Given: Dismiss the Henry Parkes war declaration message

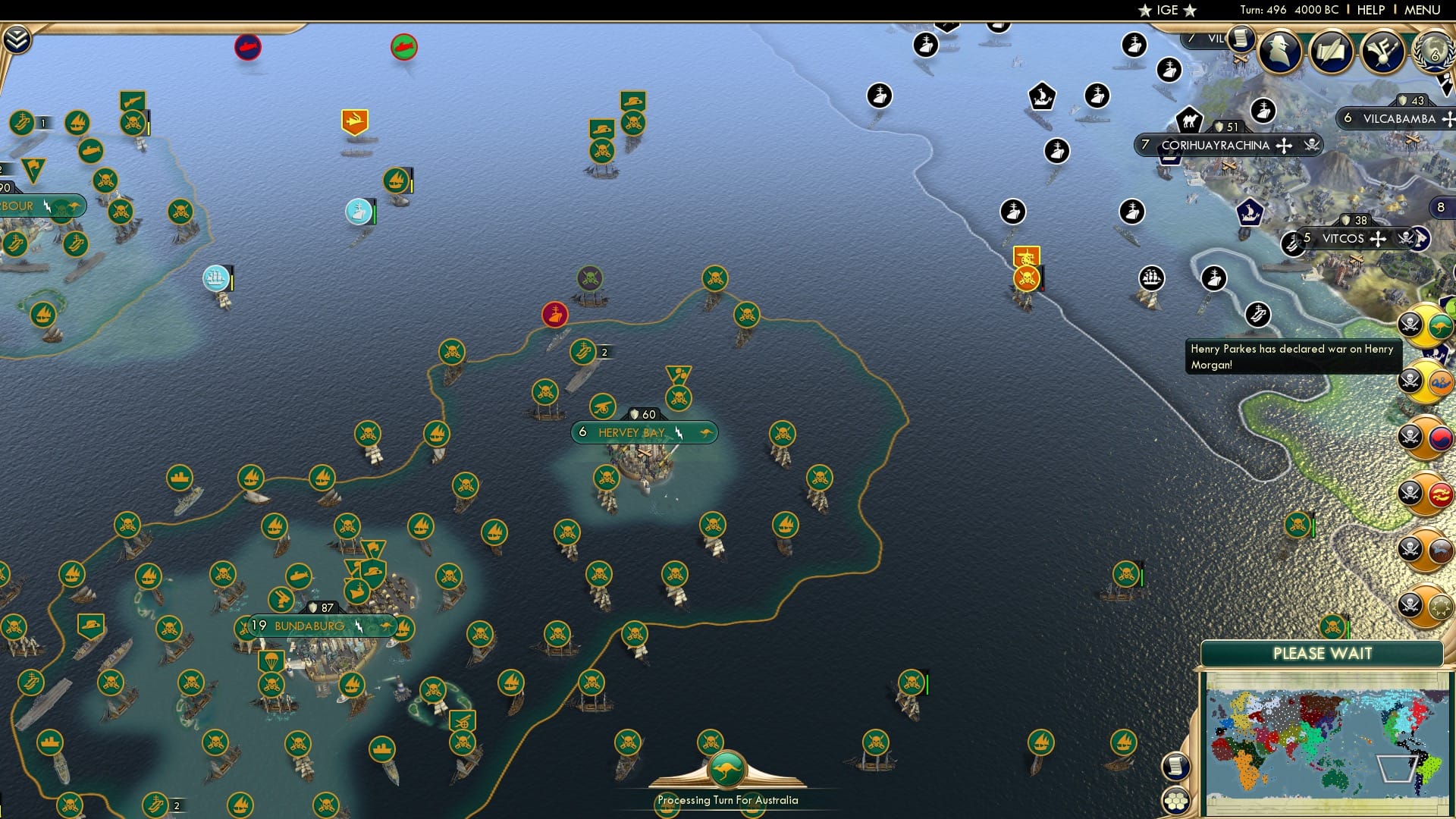Looking at the screenshot, I should pyautogui.click(x=1293, y=356).
